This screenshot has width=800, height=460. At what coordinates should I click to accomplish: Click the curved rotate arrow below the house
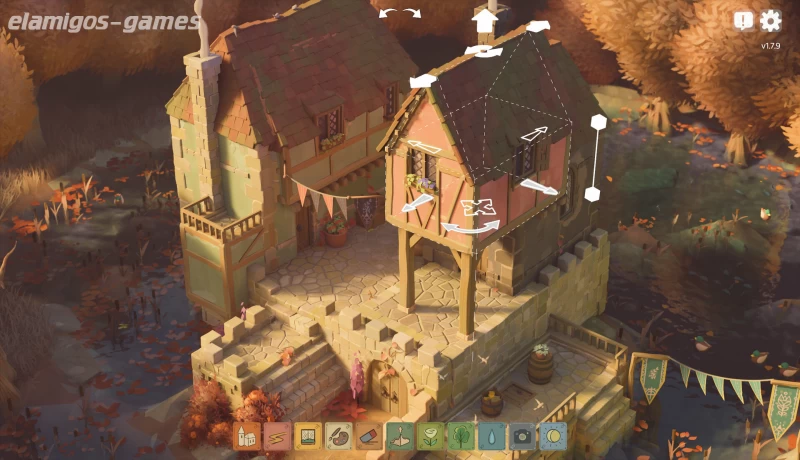471,229
